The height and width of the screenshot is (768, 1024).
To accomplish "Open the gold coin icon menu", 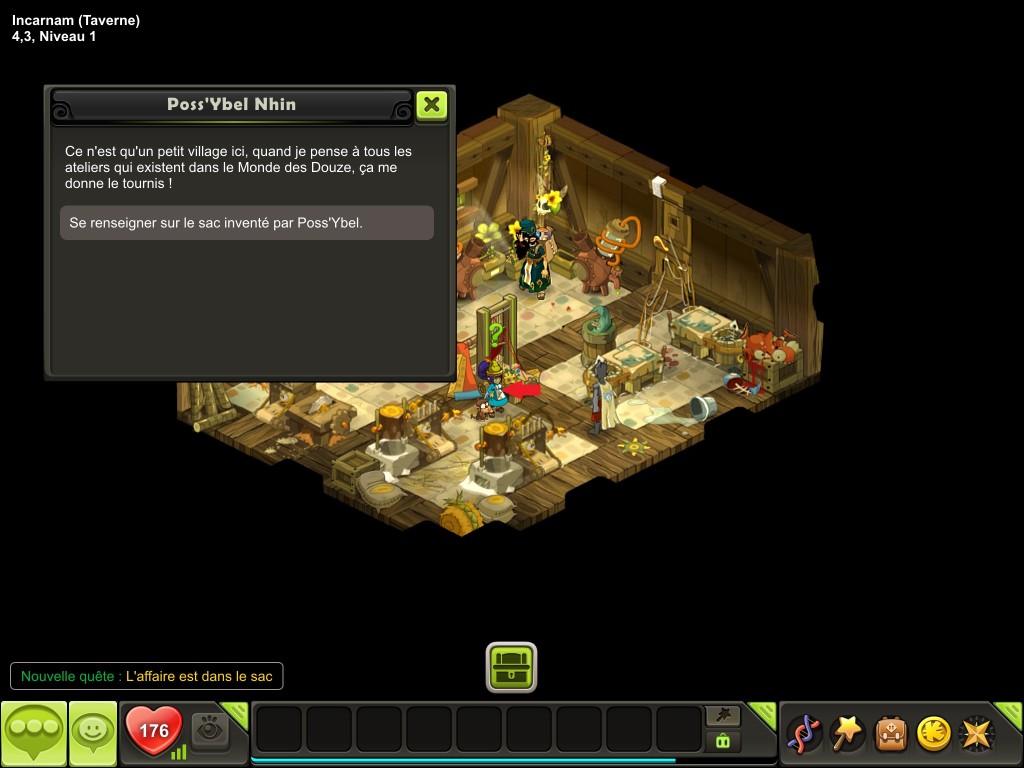I will (x=934, y=734).
